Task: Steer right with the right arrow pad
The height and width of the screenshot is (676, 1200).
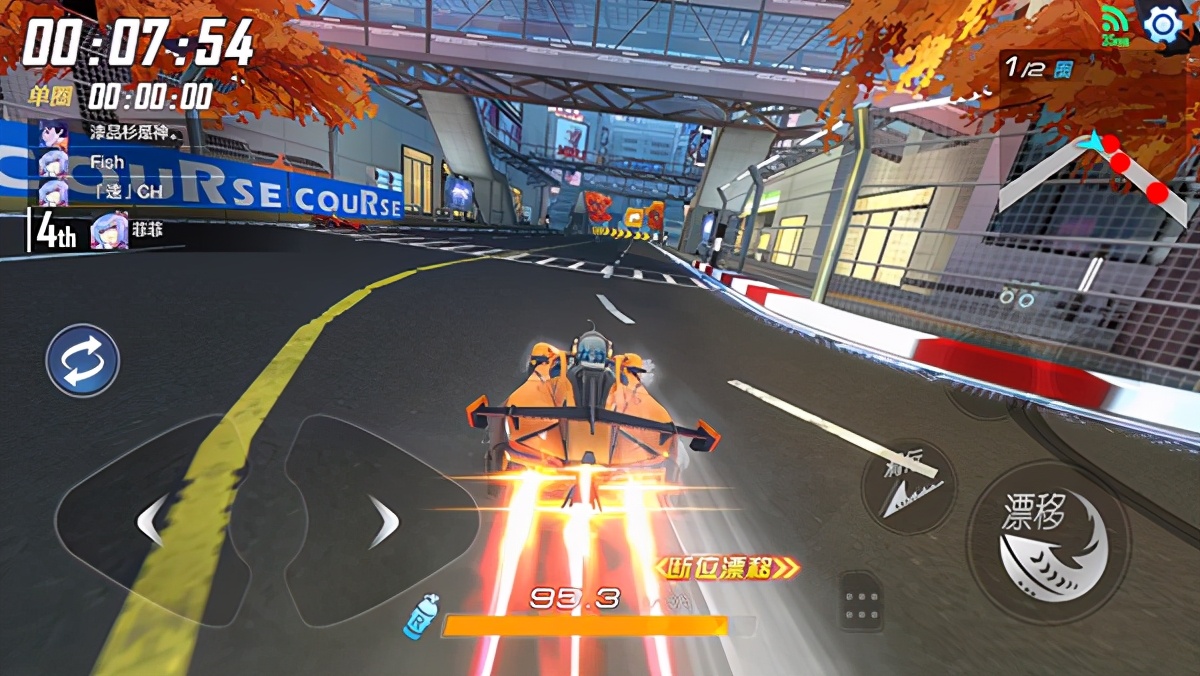Action: pyautogui.click(x=384, y=521)
